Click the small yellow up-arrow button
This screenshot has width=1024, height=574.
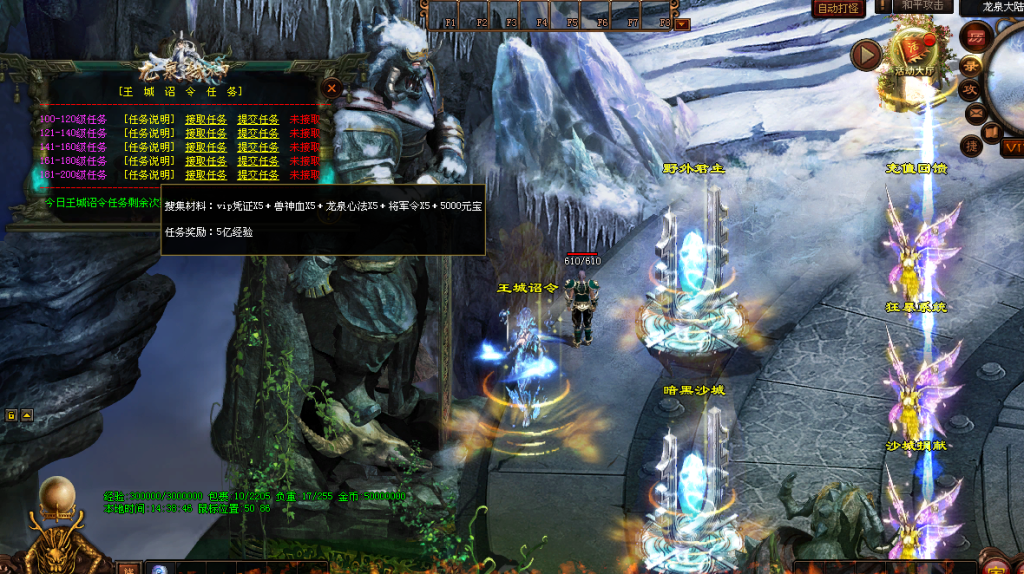27,414
